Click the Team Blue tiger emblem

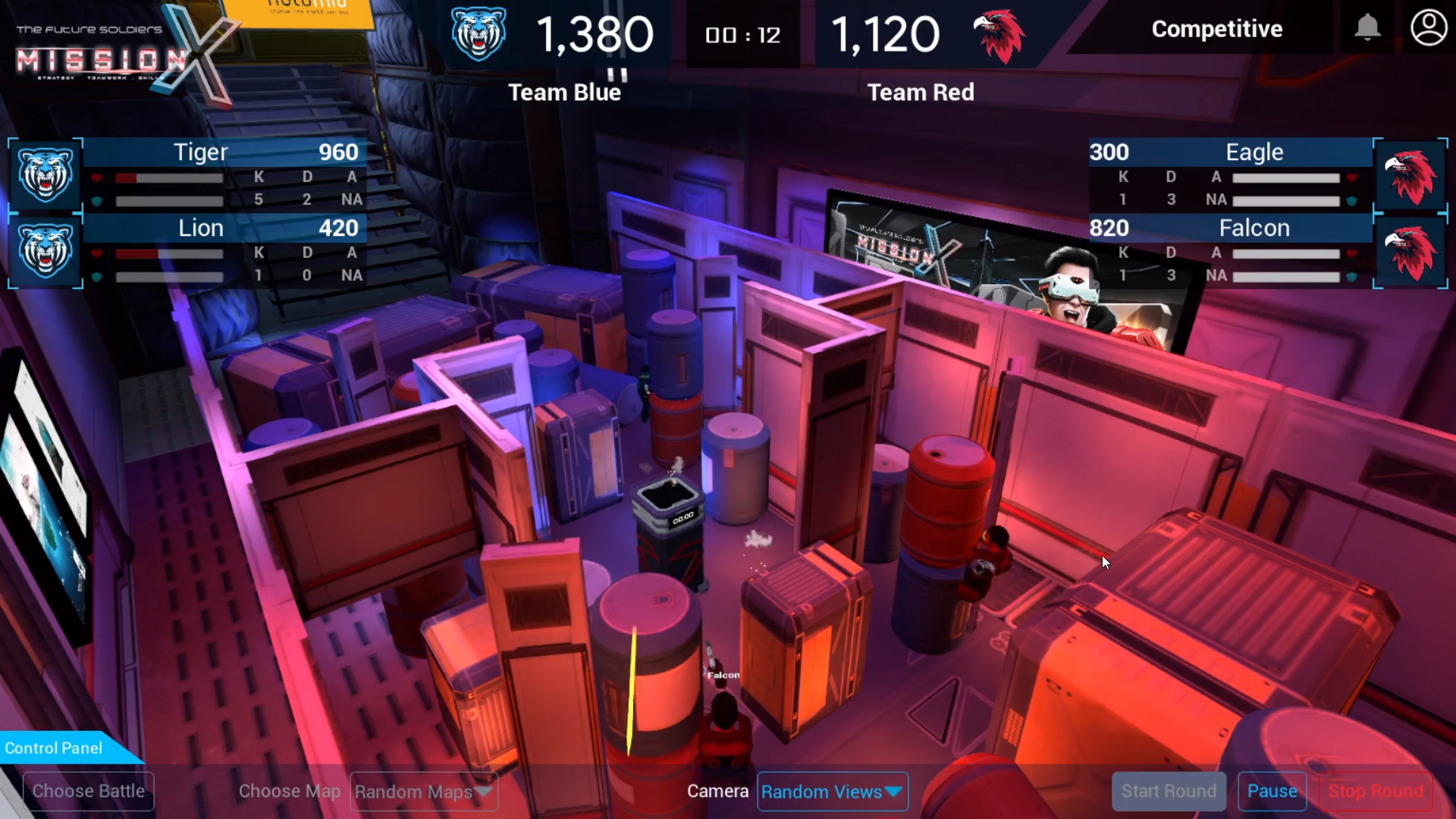[479, 34]
